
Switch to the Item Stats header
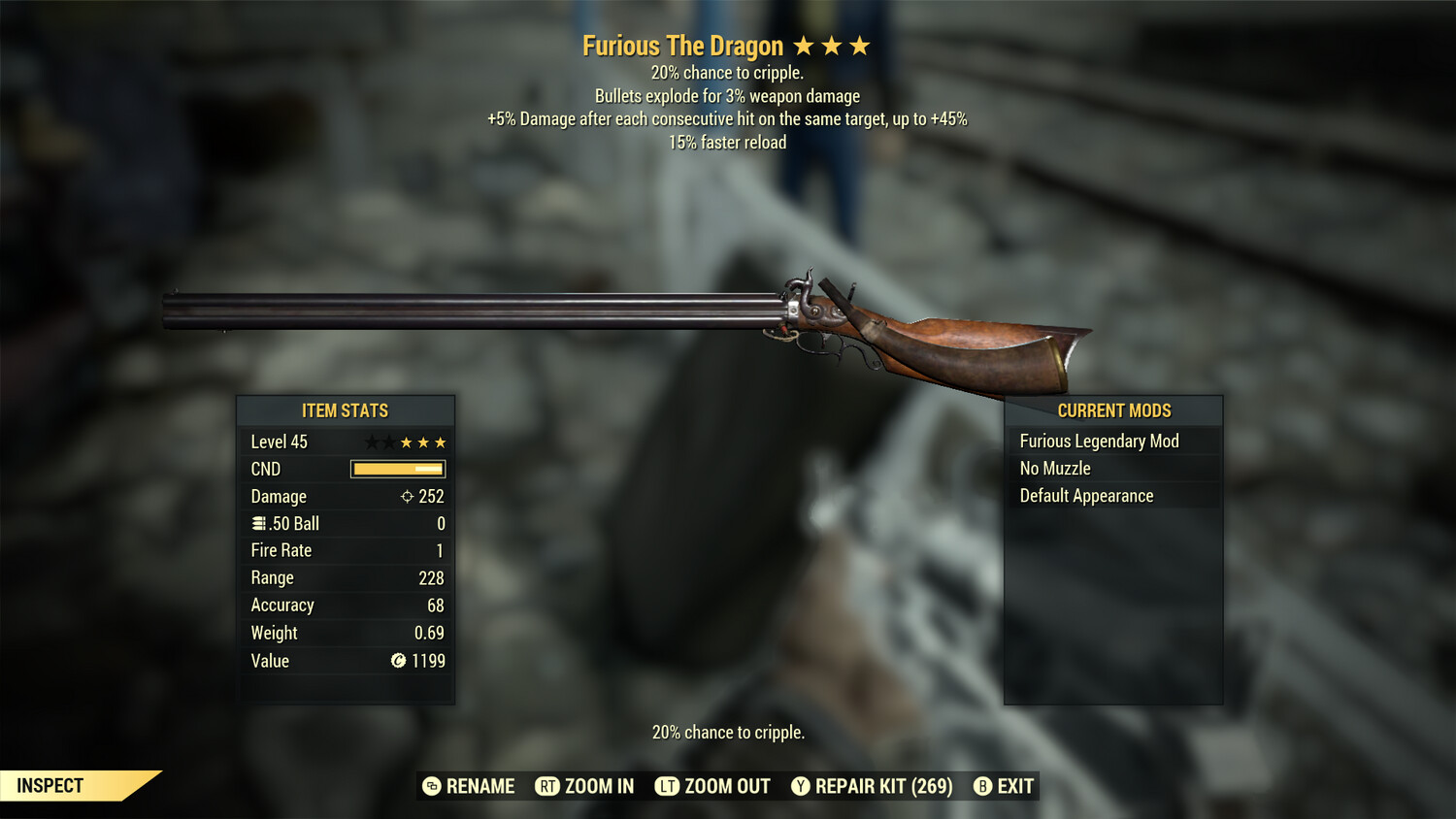click(346, 410)
